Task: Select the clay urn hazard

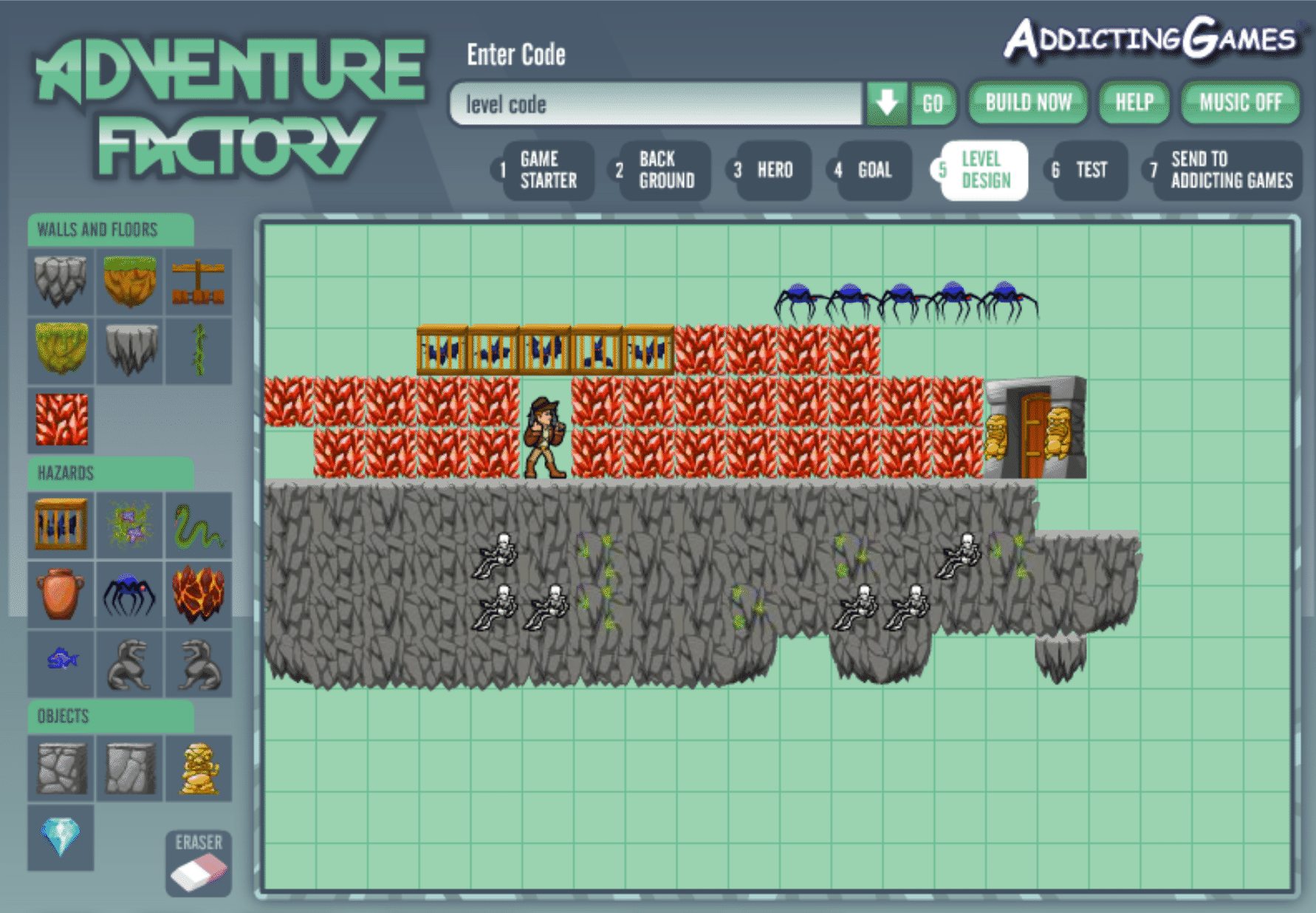Action: (61, 595)
